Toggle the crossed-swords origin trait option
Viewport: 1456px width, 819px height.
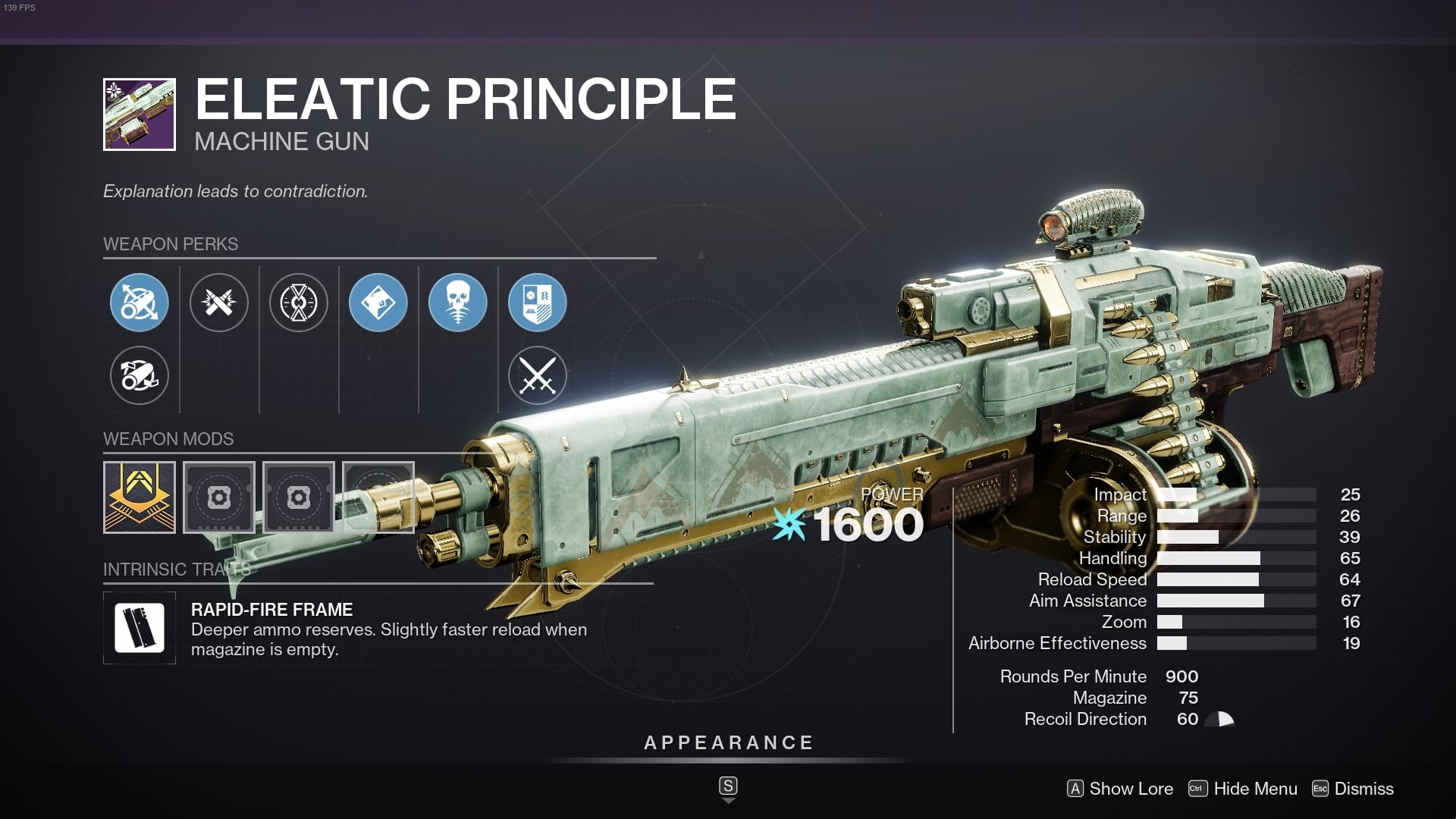click(538, 375)
